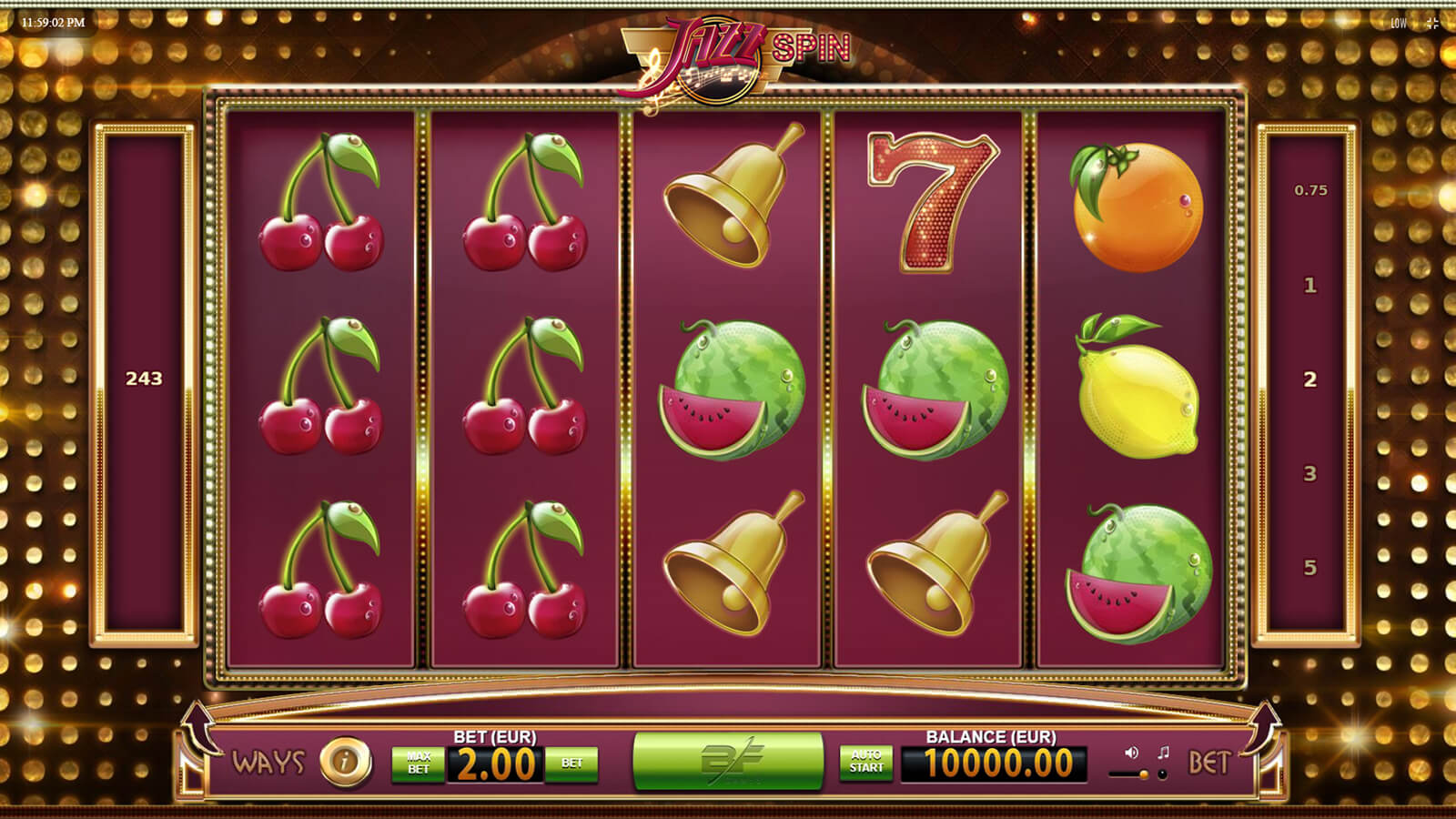Viewport: 1456px width, 819px height.
Task: Spin the reels with the green button
Action: (728, 762)
